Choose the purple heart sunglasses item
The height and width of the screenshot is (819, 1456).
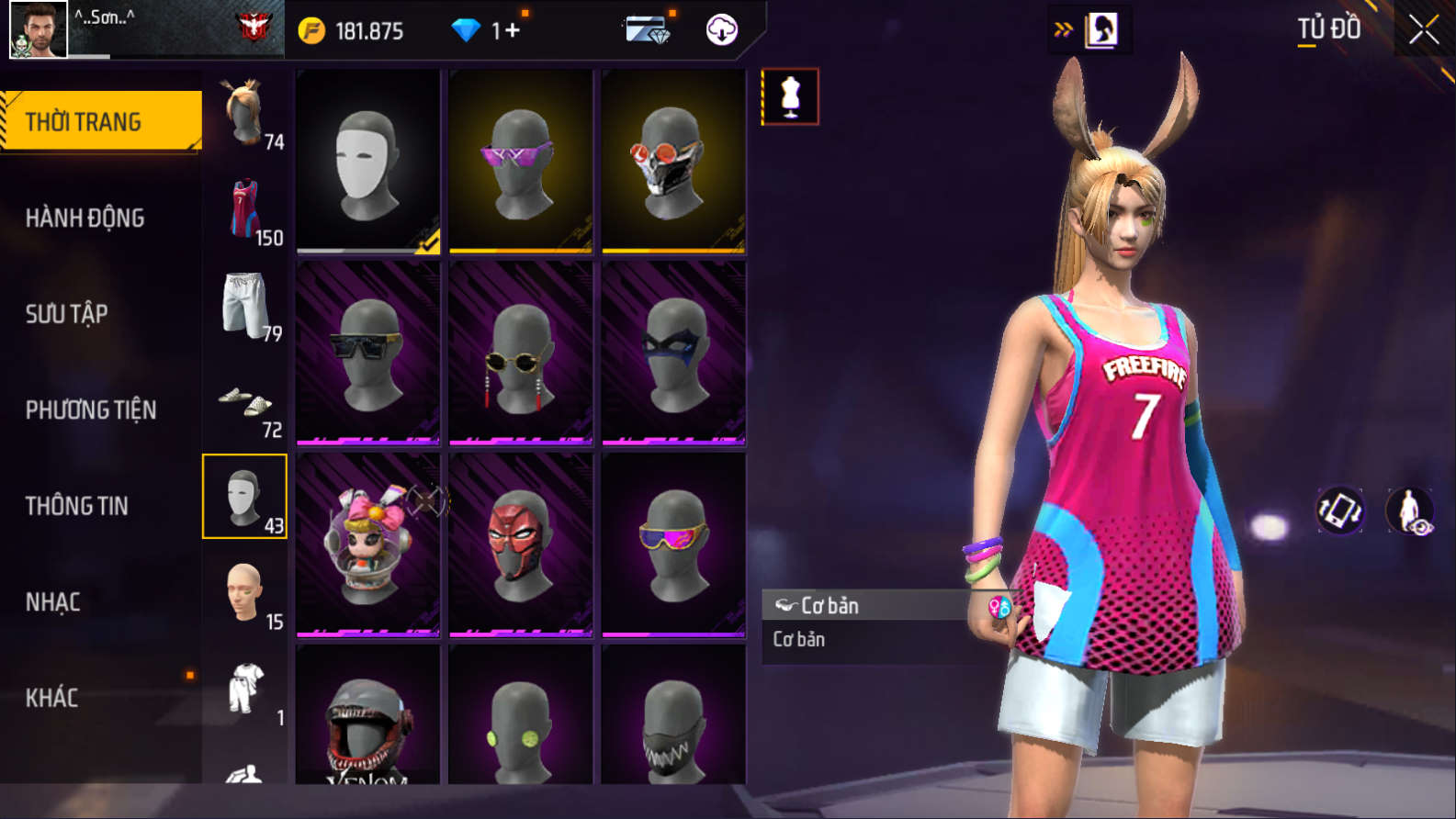520,162
